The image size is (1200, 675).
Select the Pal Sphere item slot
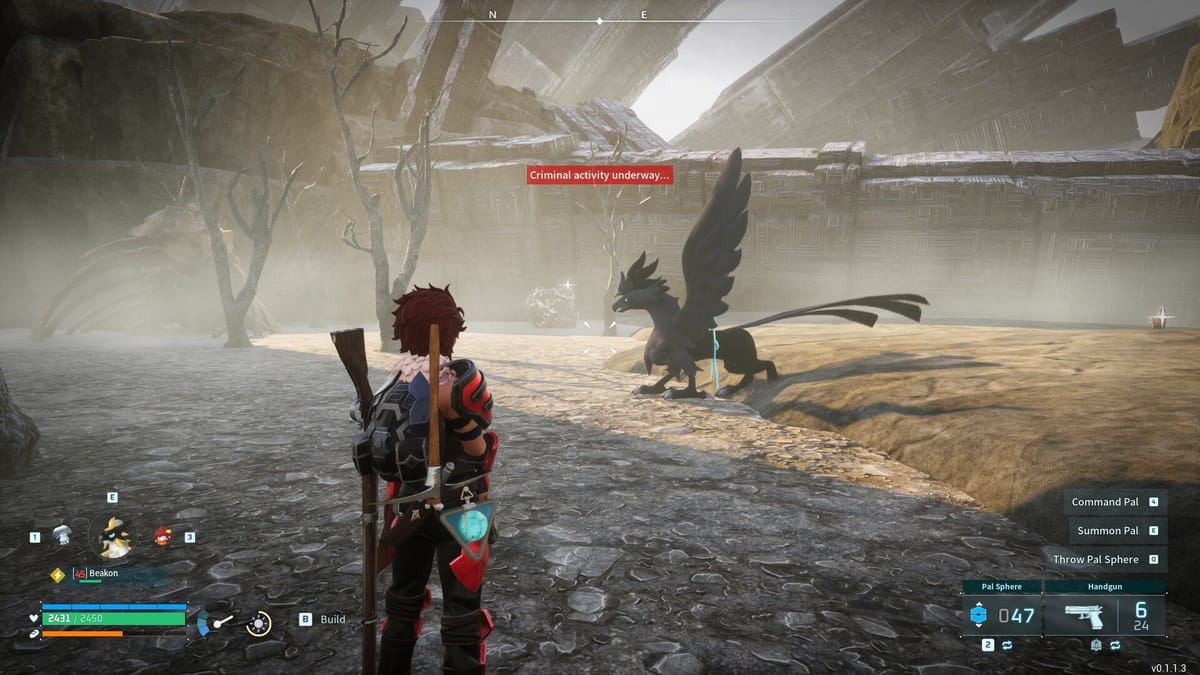pos(1001,614)
